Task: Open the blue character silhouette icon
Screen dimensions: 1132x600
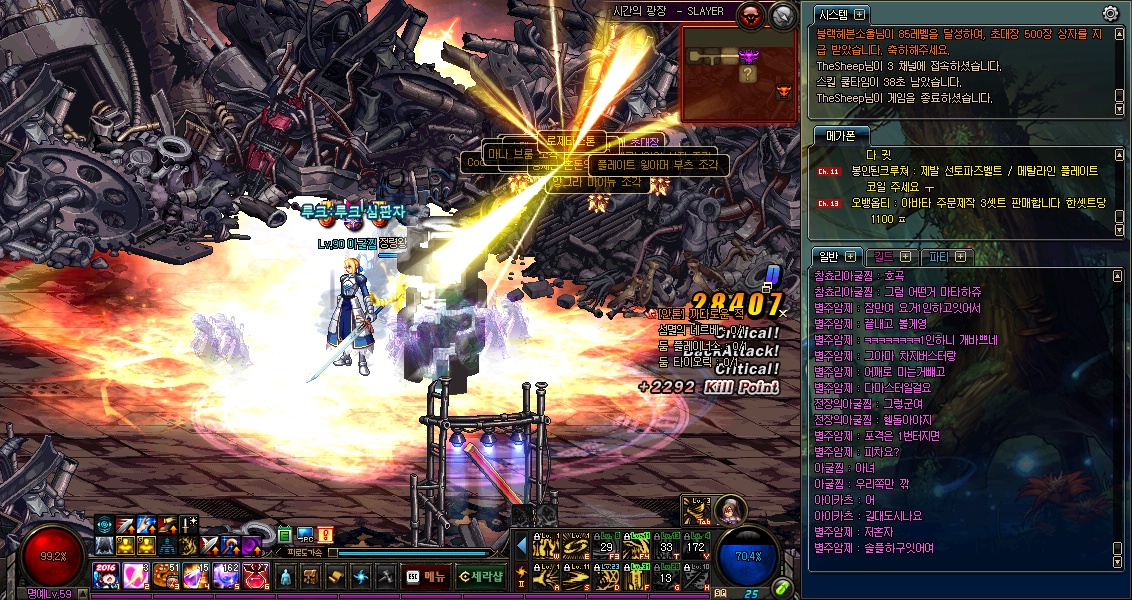Action: coord(286,577)
